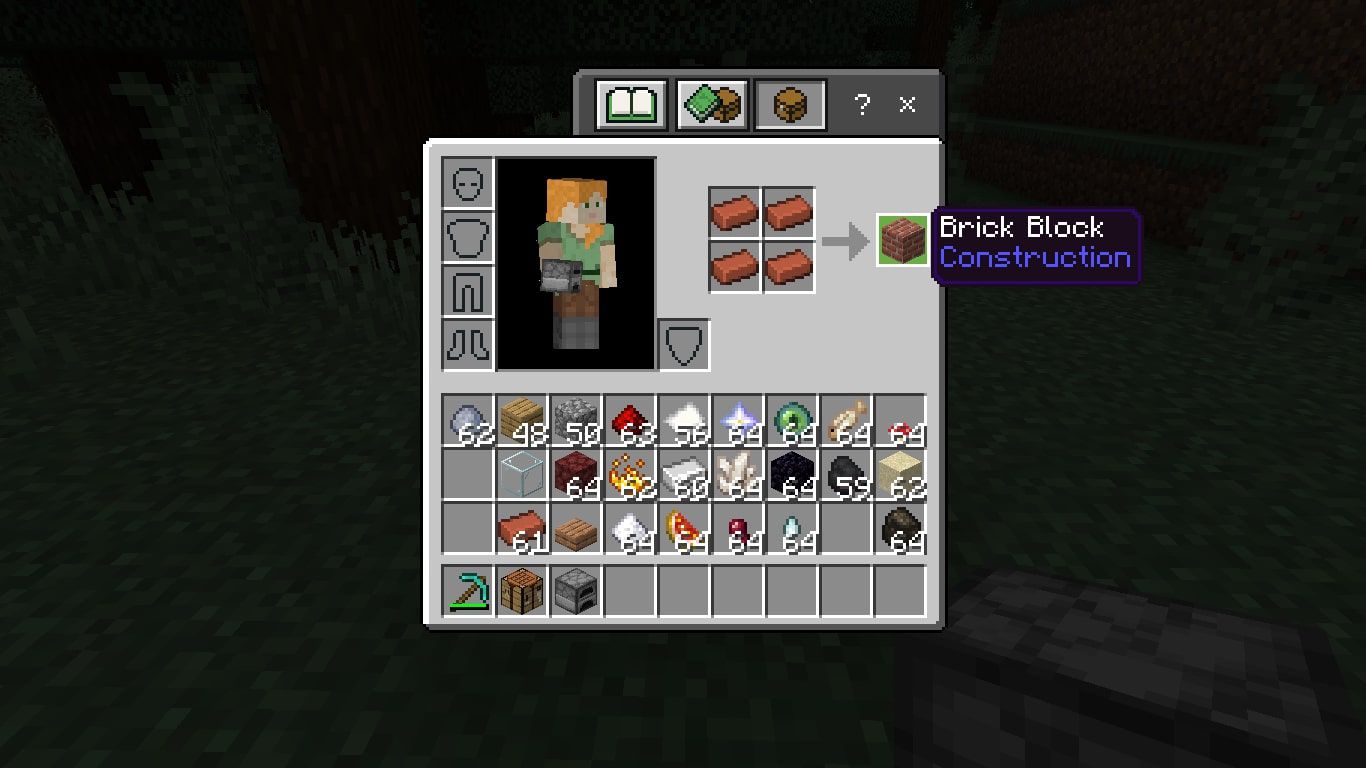Screen dimensions: 1366x768
Task: Take the Brick Block from the output slot
Action: click(902, 240)
